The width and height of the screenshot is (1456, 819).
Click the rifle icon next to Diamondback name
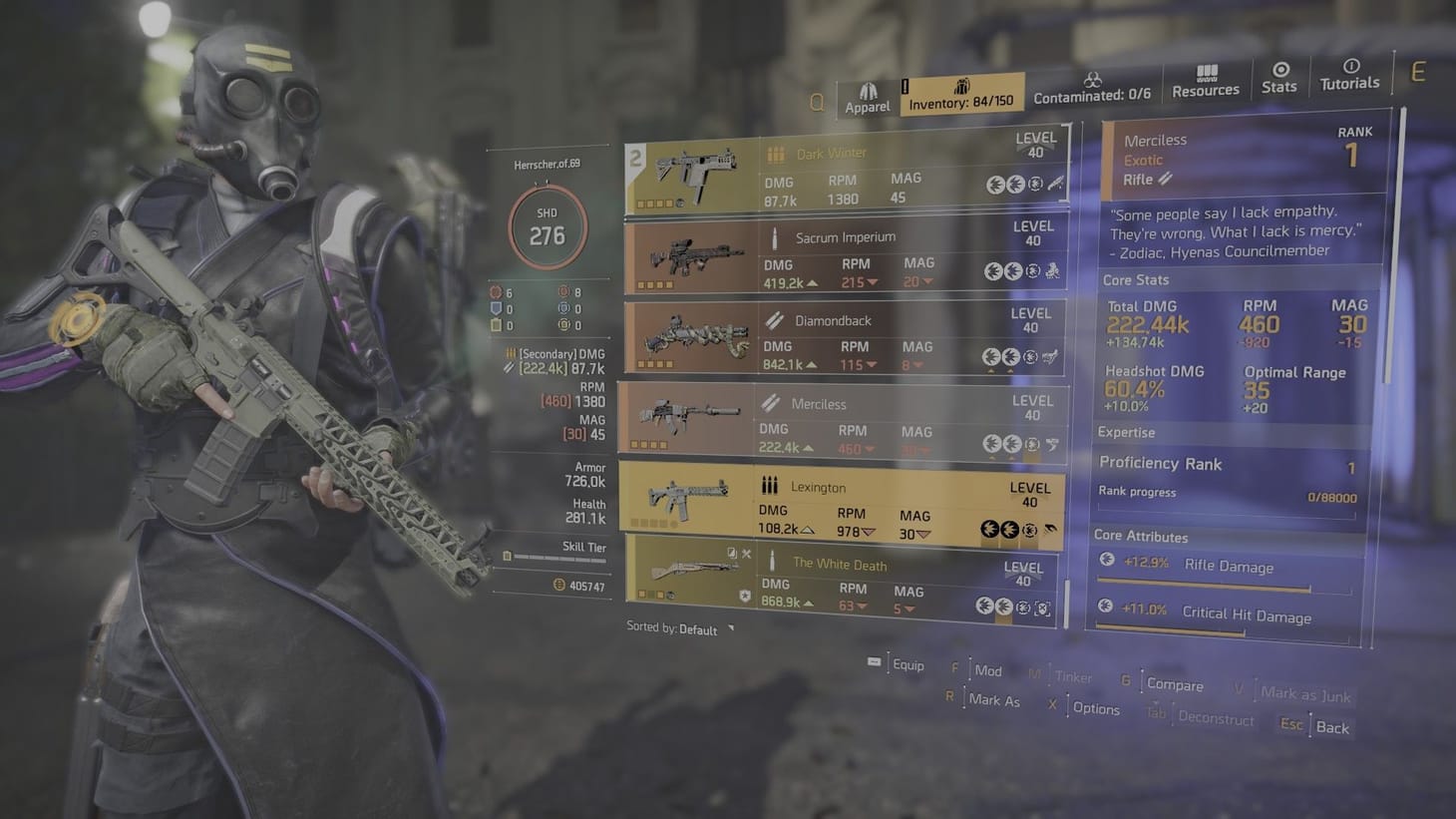773,319
